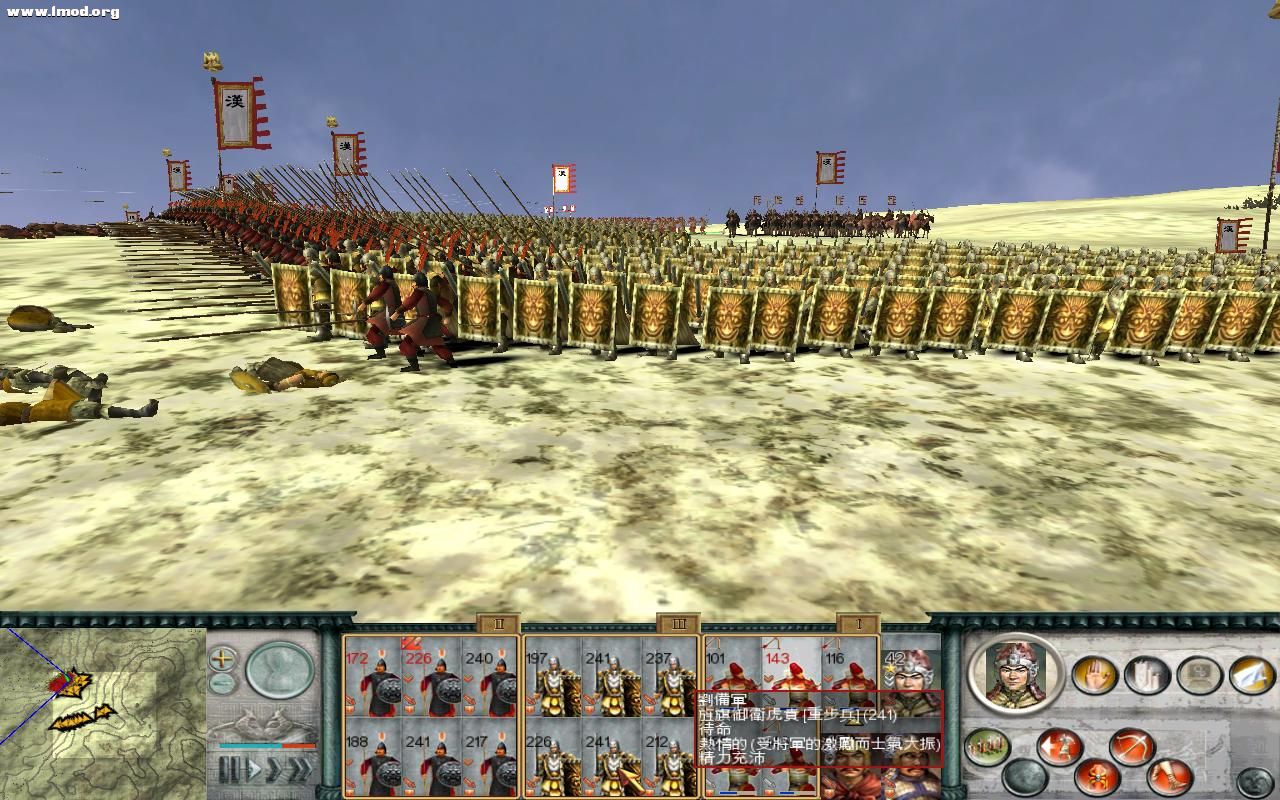This screenshot has height=800, width=1280.
Task: Order unit to withdraw from battle
Action: tap(1057, 747)
